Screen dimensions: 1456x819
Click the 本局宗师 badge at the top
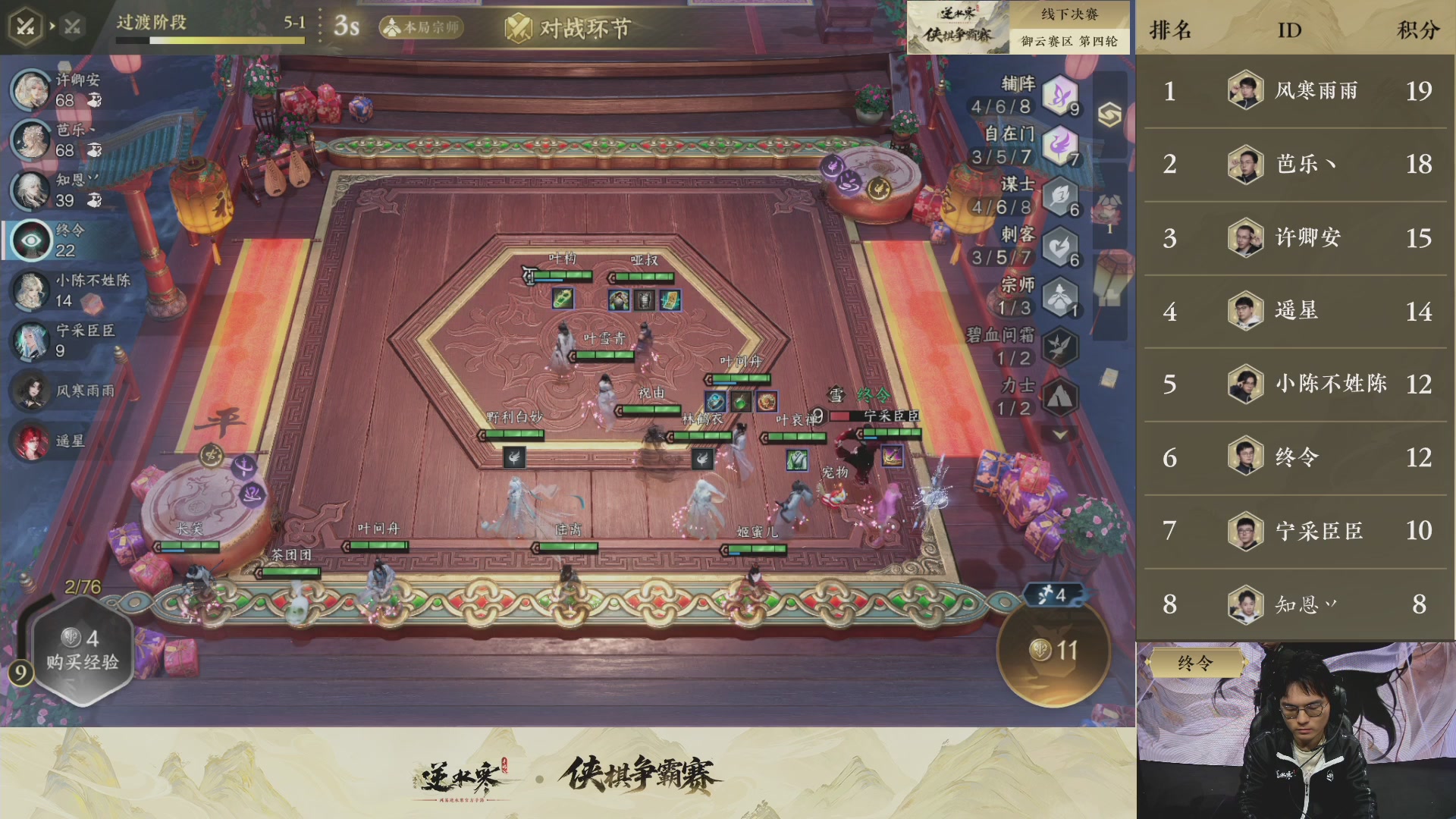[422, 25]
